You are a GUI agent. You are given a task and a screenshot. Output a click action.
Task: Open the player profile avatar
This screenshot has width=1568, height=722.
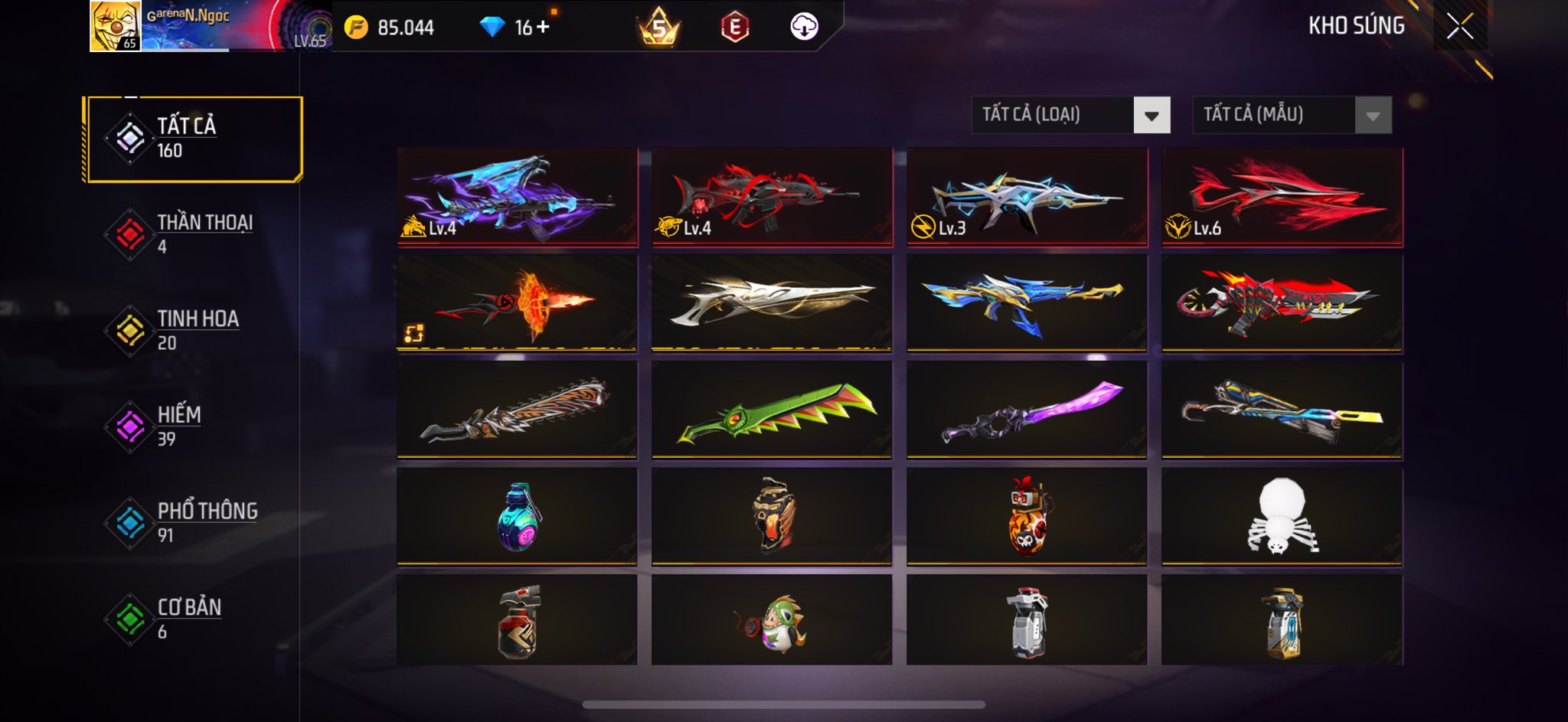click(115, 26)
